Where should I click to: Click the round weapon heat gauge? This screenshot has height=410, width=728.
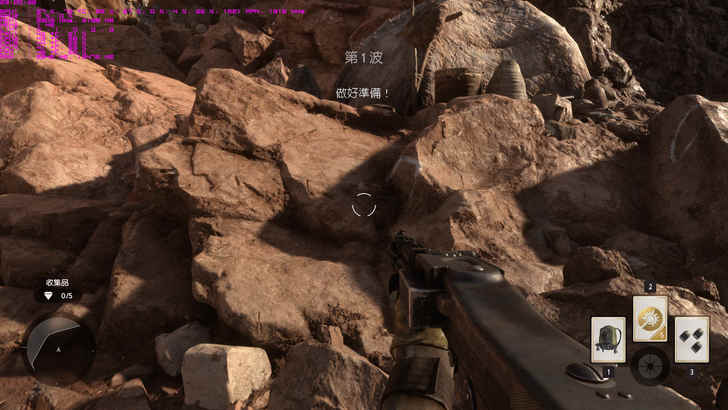pos(651,365)
